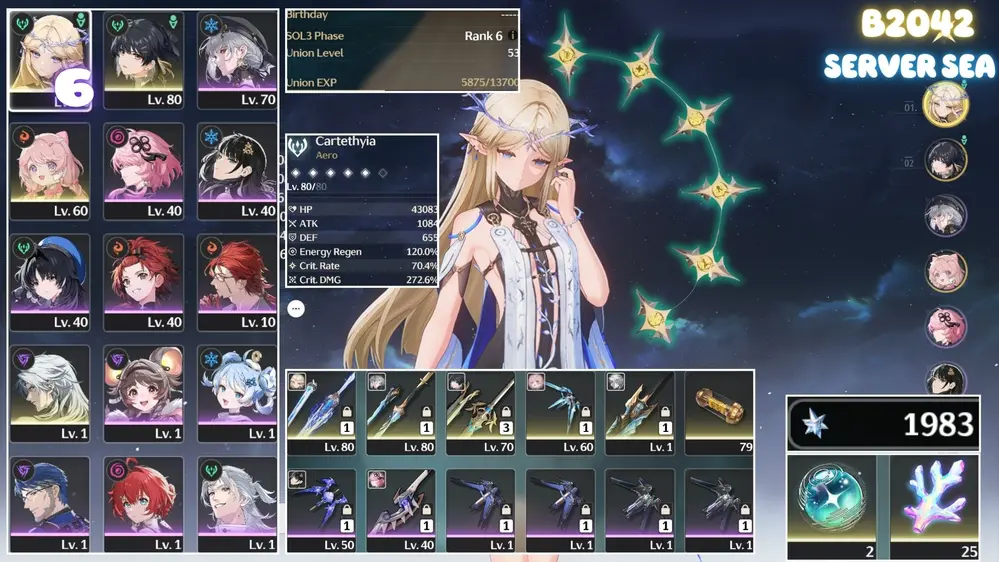Select the red-haired Lv. 10 character
Image resolution: width=999 pixels, height=562 pixels.
pyautogui.click(x=237, y=282)
